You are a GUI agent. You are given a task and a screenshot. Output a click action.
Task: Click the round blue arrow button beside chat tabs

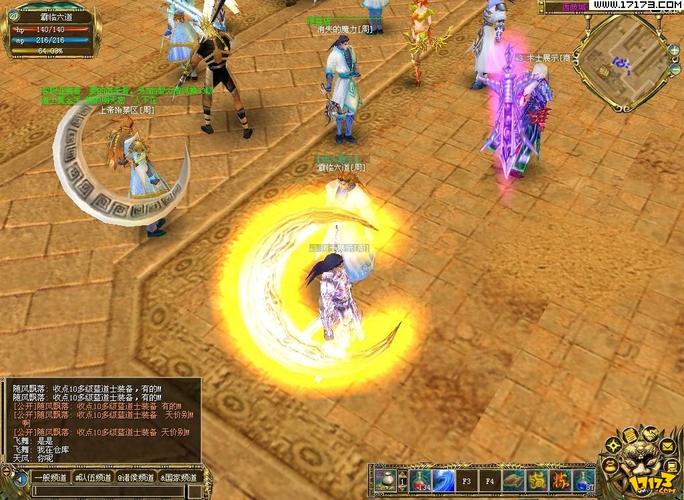coord(17,478)
